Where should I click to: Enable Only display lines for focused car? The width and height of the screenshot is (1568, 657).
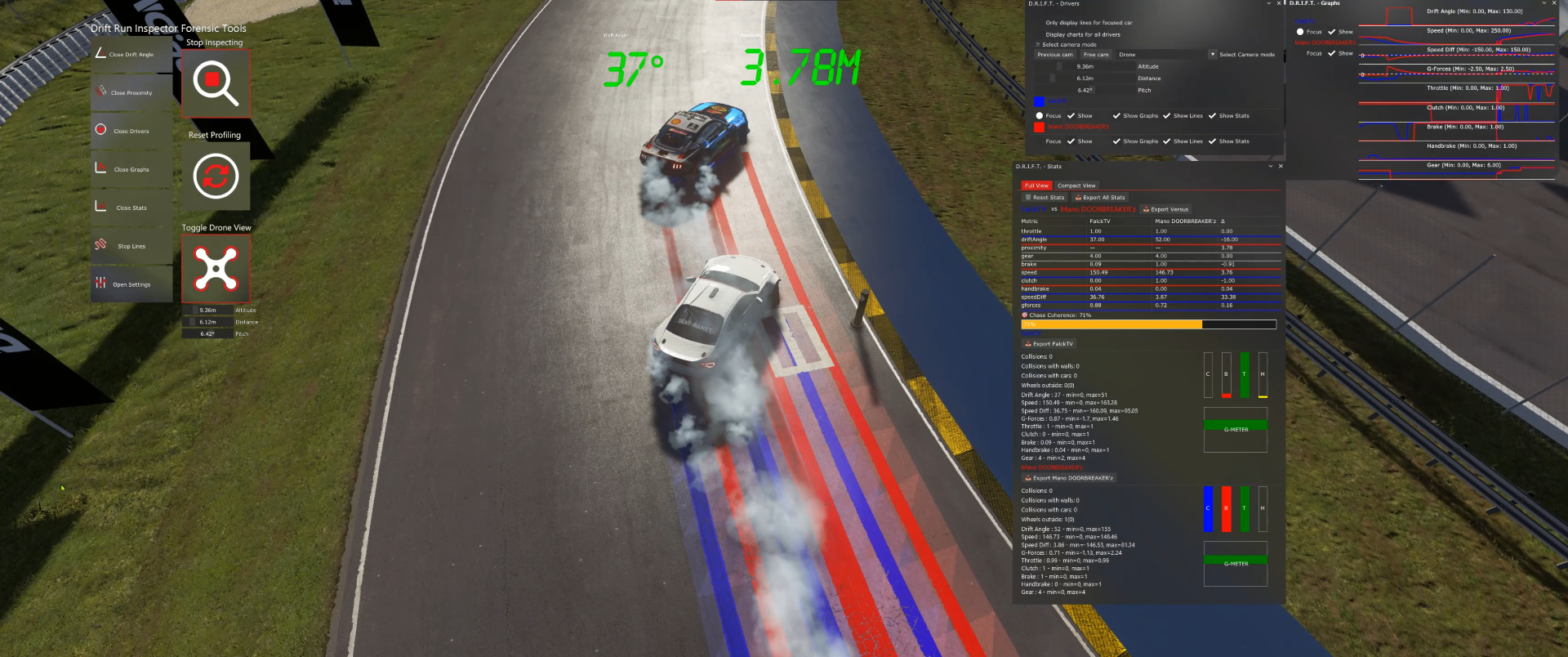[x=1039, y=22]
